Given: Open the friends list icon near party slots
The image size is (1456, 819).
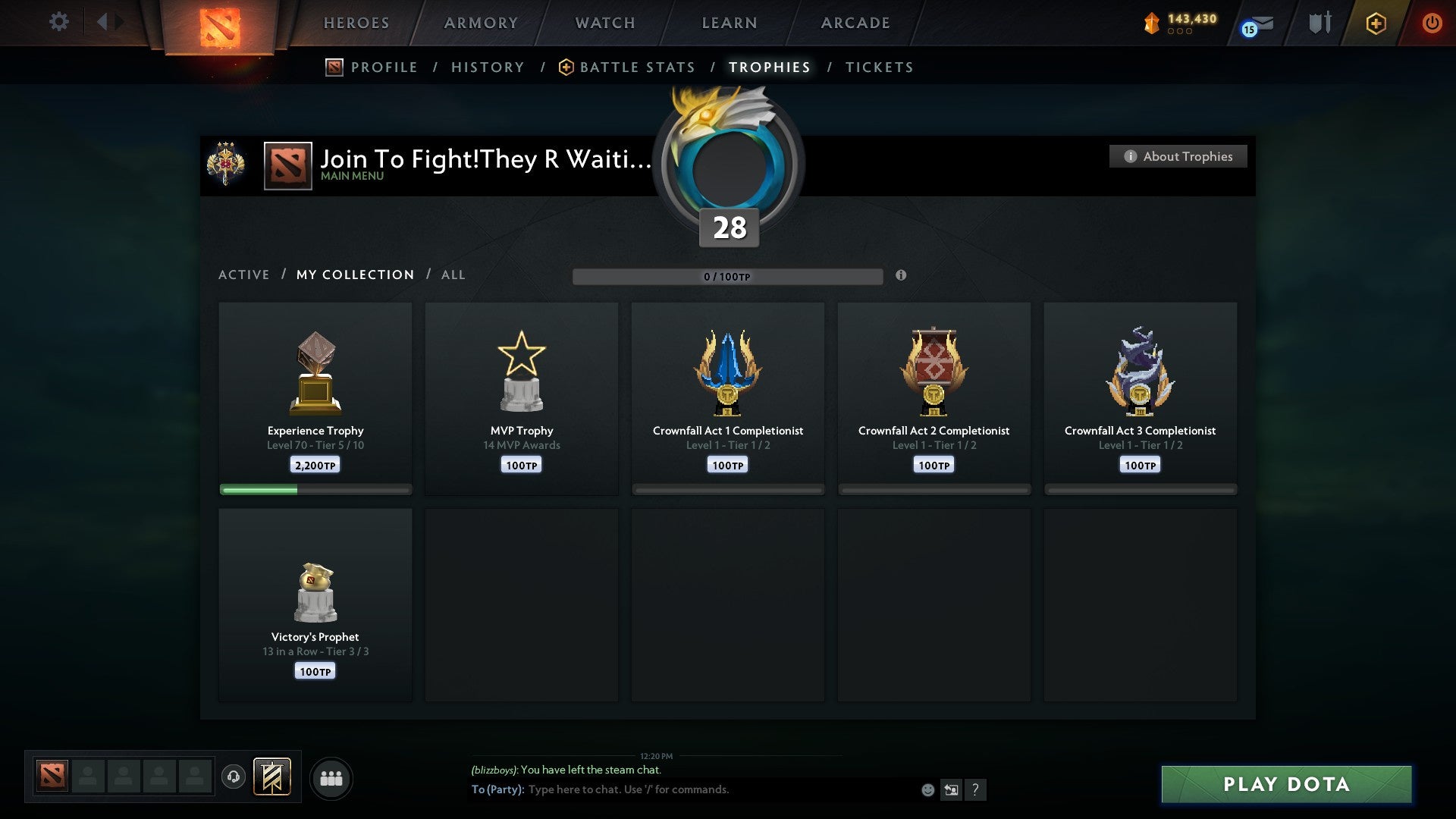Looking at the screenshot, I should (x=331, y=778).
